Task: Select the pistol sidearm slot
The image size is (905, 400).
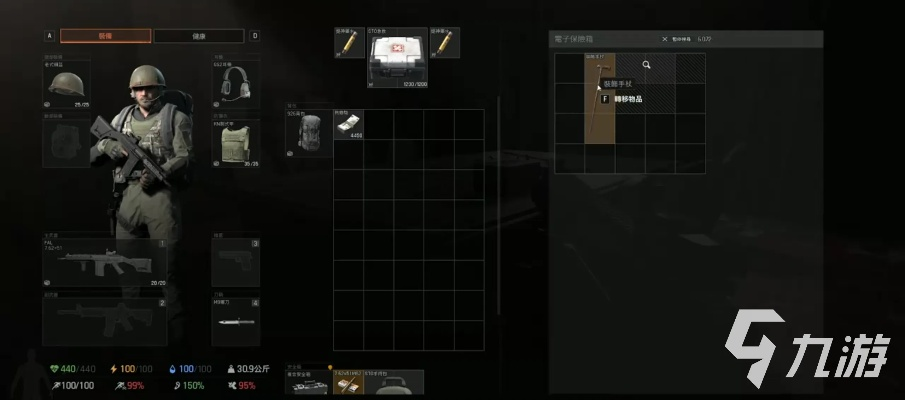Action: (x=236, y=263)
